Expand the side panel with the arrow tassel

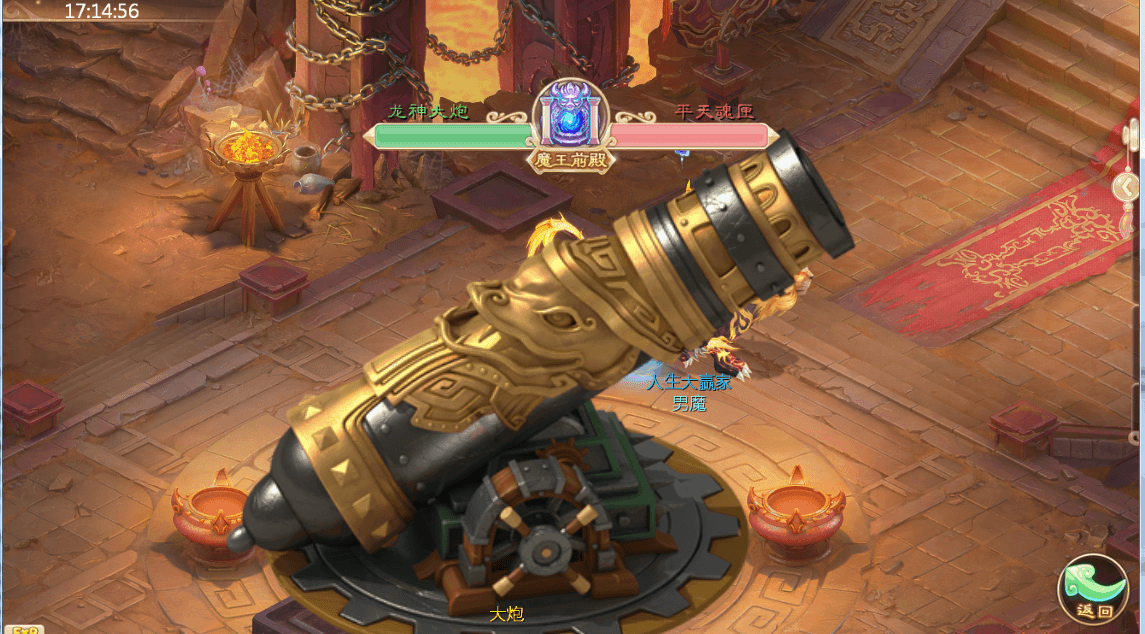(x=1128, y=187)
